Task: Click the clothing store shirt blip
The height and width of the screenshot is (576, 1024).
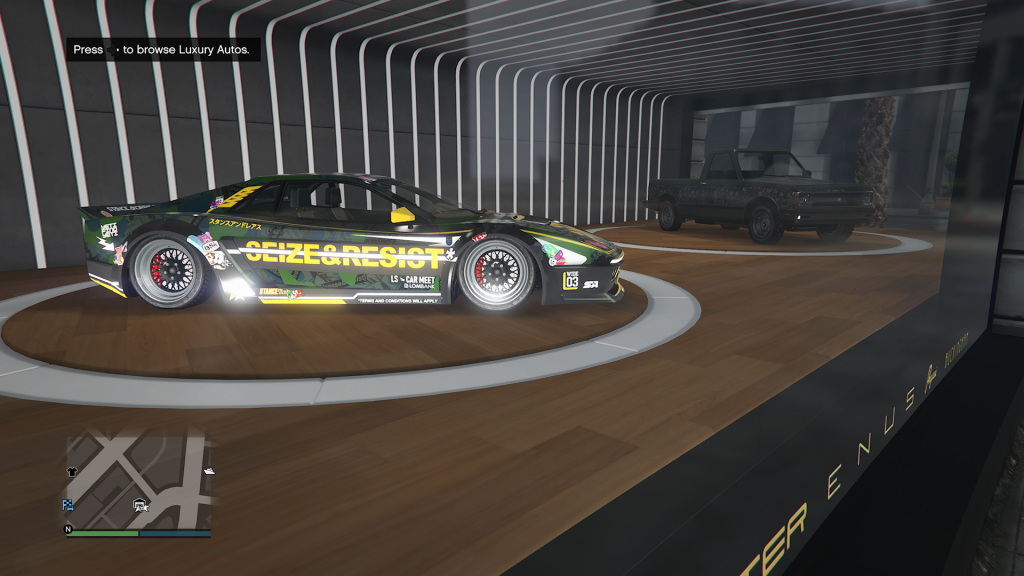Action: (72, 470)
